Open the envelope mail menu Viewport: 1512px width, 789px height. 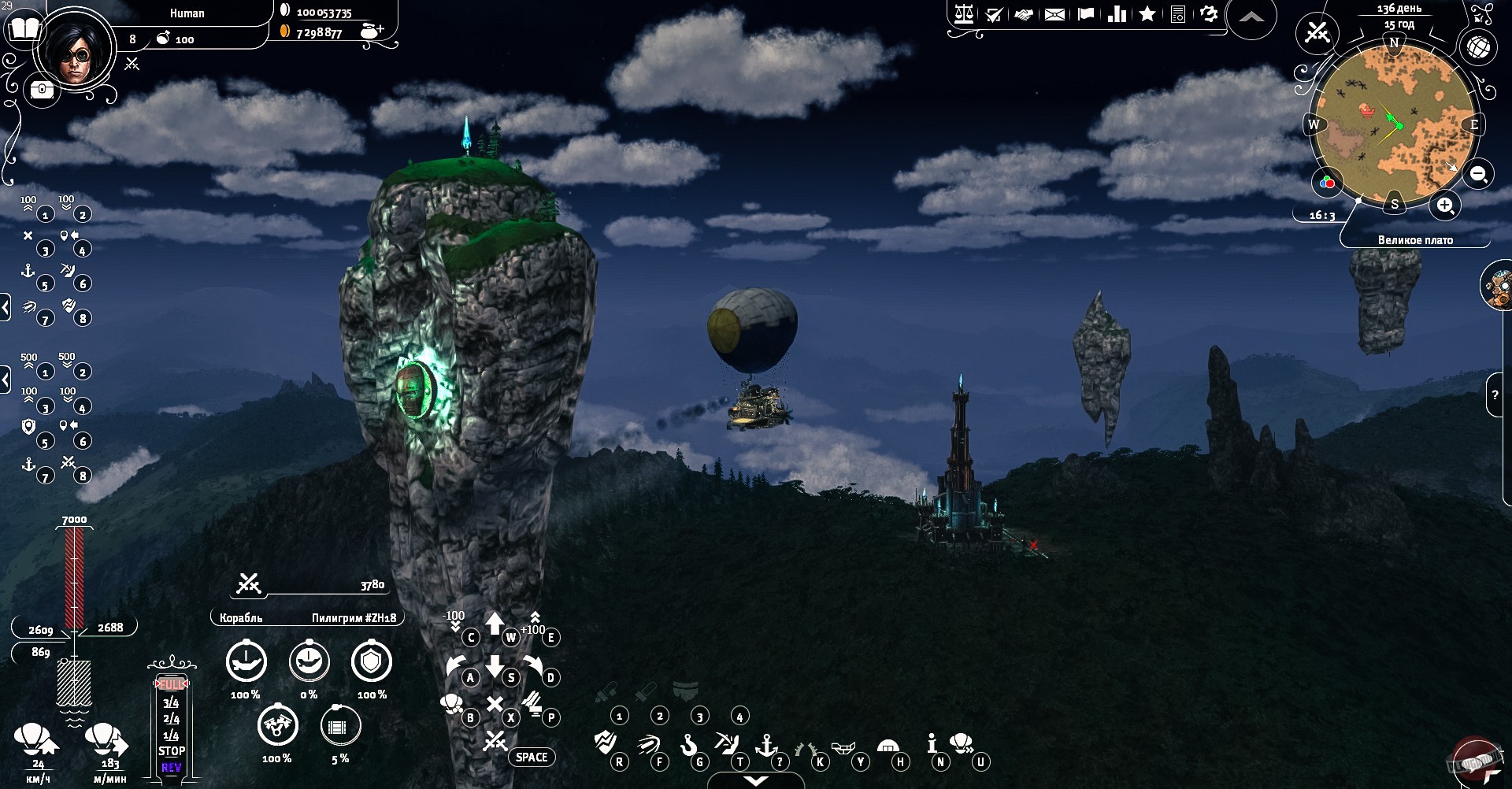pos(1054,14)
